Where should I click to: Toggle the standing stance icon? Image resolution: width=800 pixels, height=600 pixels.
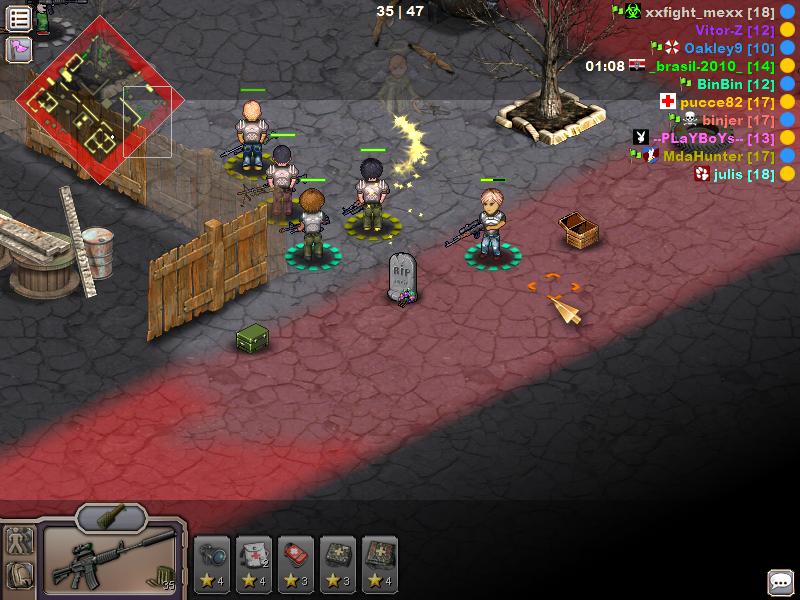click(x=19, y=542)
